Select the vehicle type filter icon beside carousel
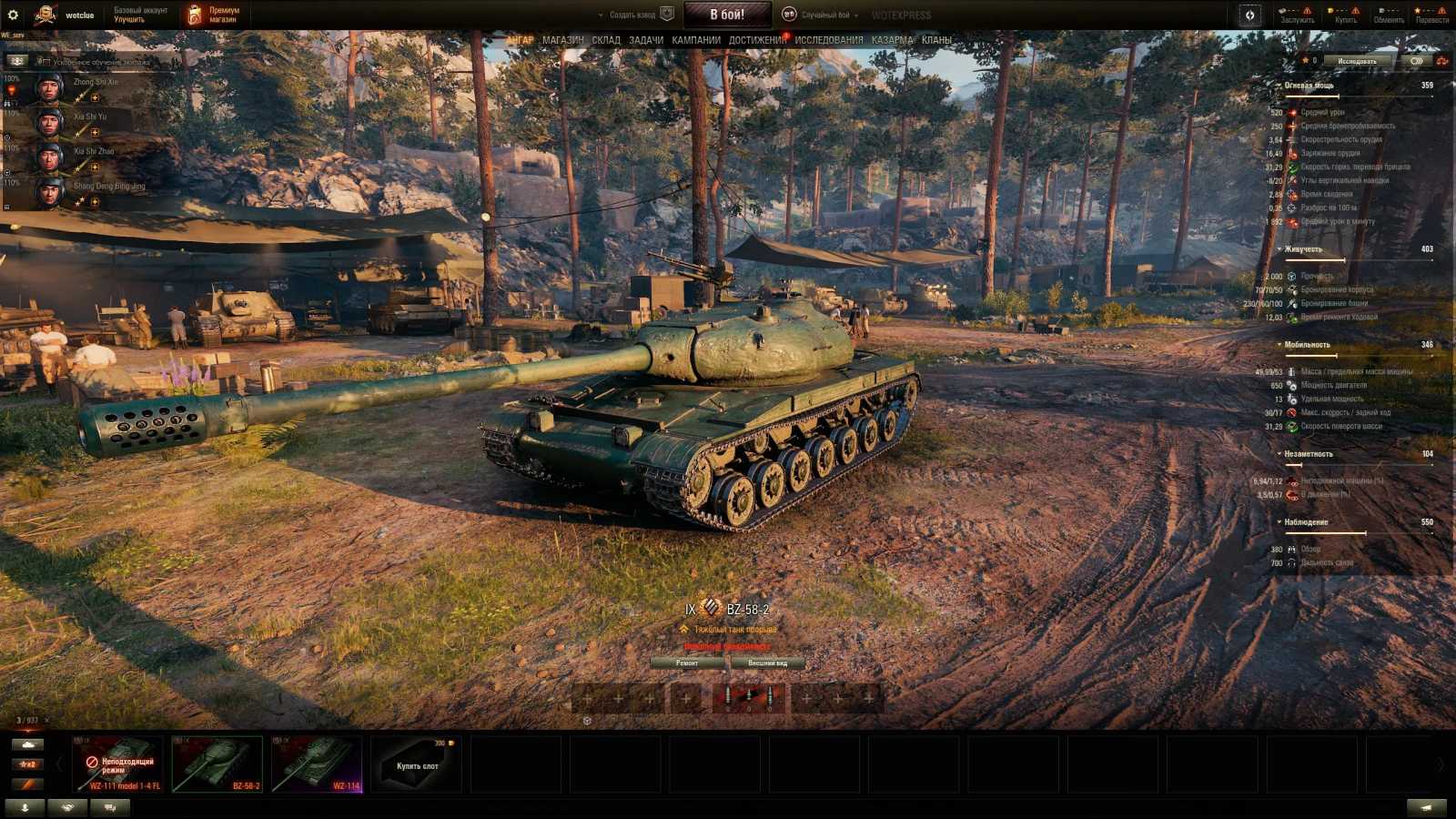The height and width of the screenshot is (819, 1456). pyautogui.click(x=27, y=744)
